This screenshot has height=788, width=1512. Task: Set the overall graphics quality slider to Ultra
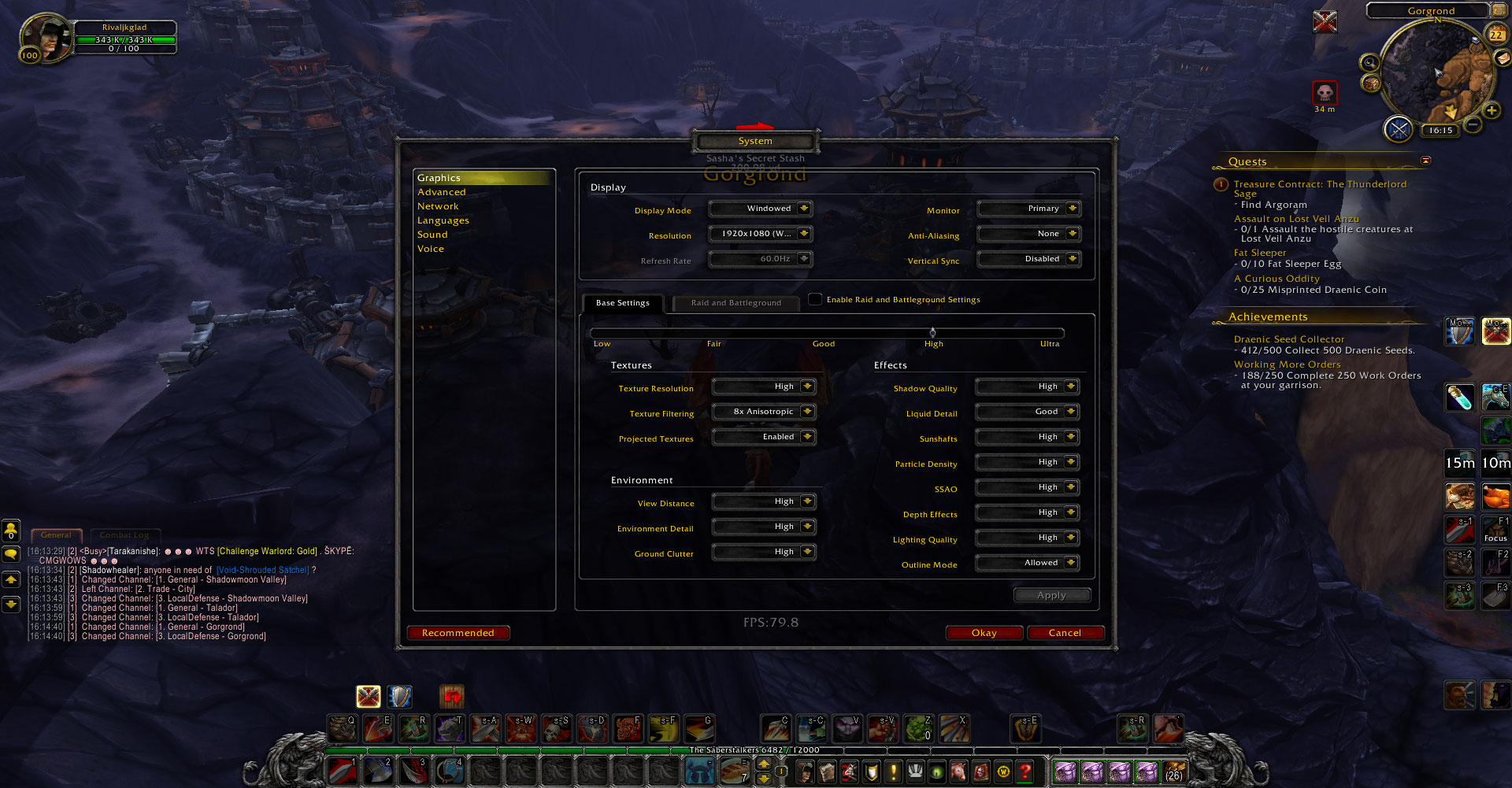(1050, 332)
